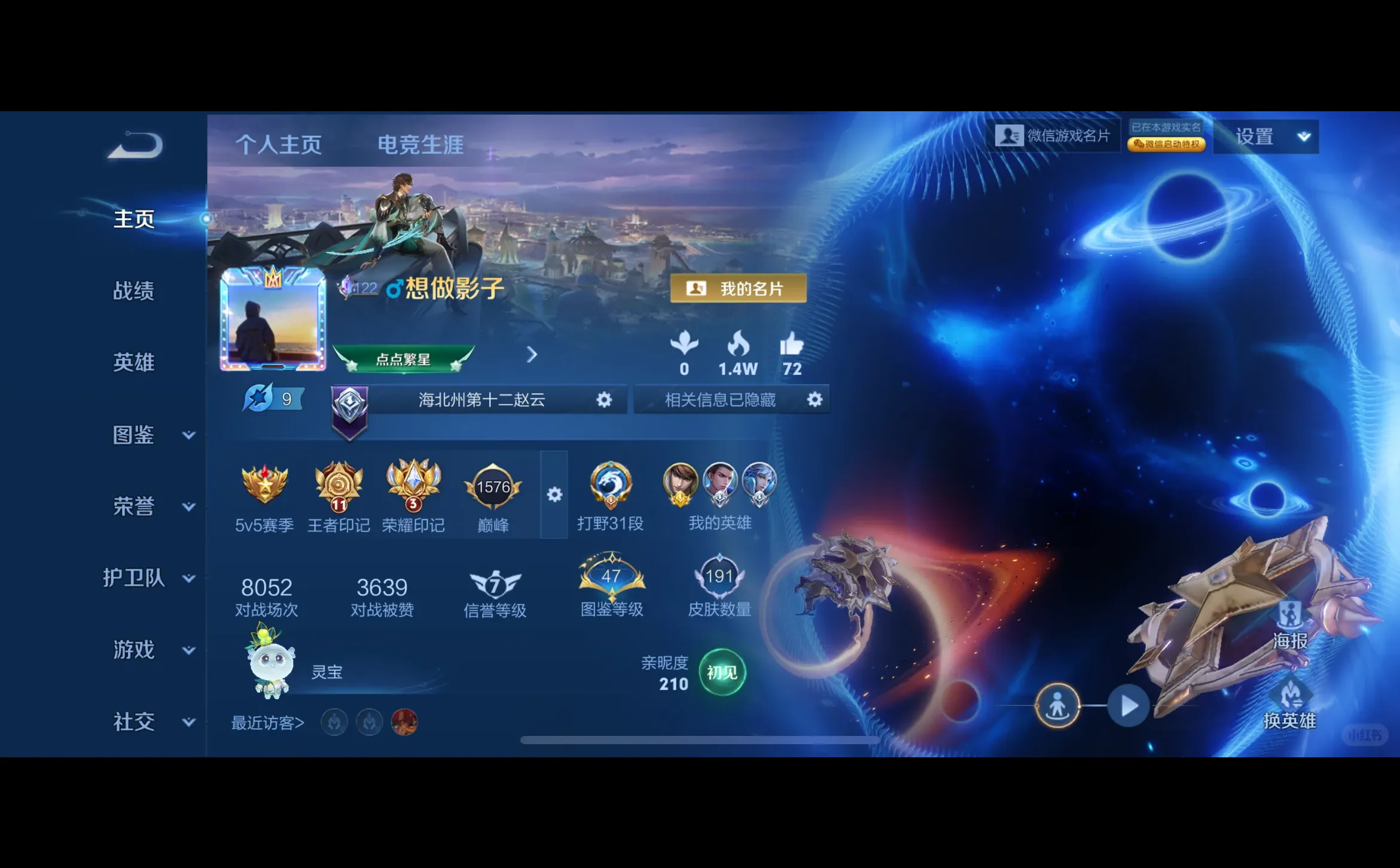Click the gear beside 相关信息已隐藏
This screenshot has width=1400, height=868.
click(814, 400)
